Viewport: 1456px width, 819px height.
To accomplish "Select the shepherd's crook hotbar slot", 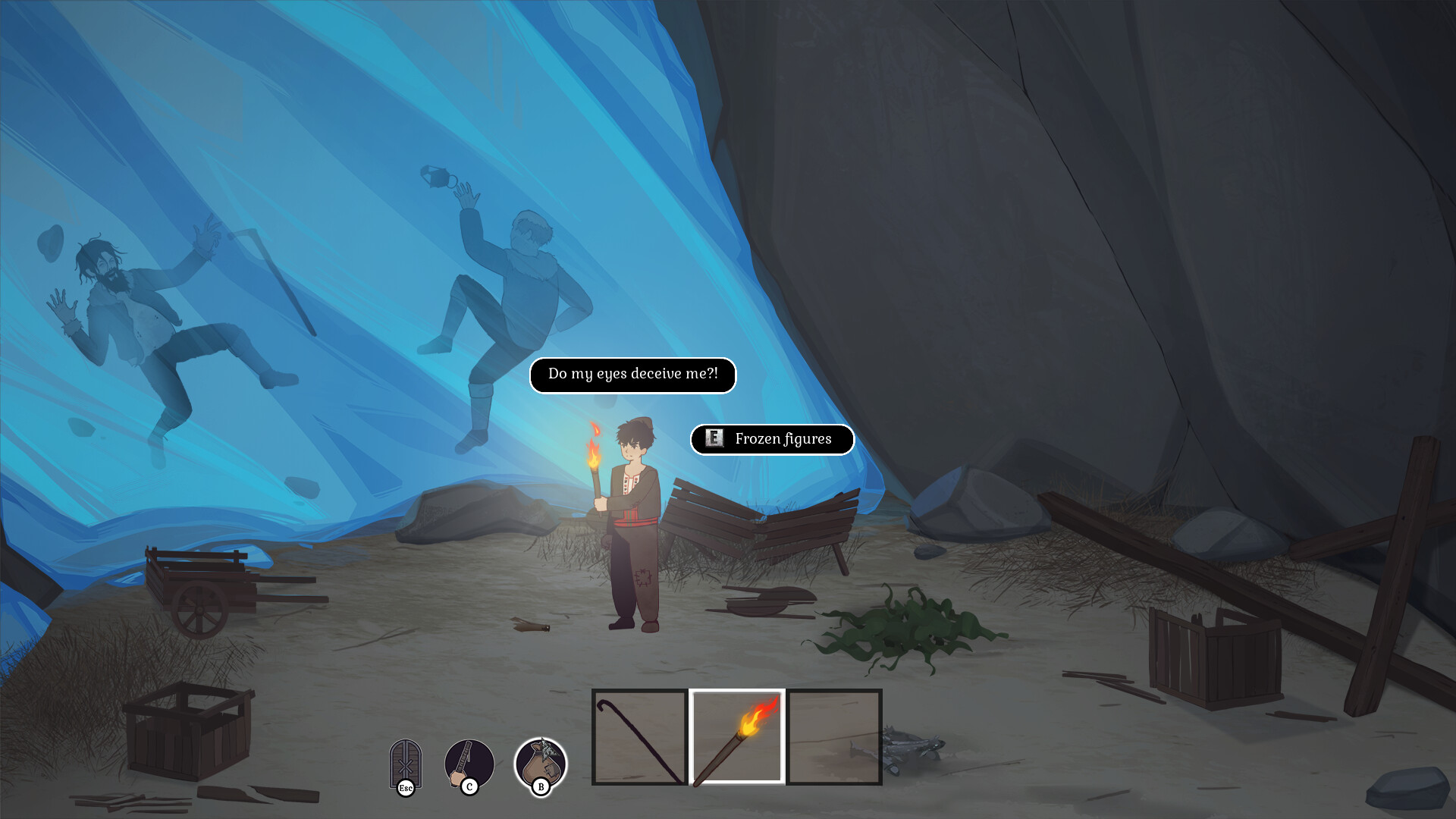I will [x=639, y=739].
